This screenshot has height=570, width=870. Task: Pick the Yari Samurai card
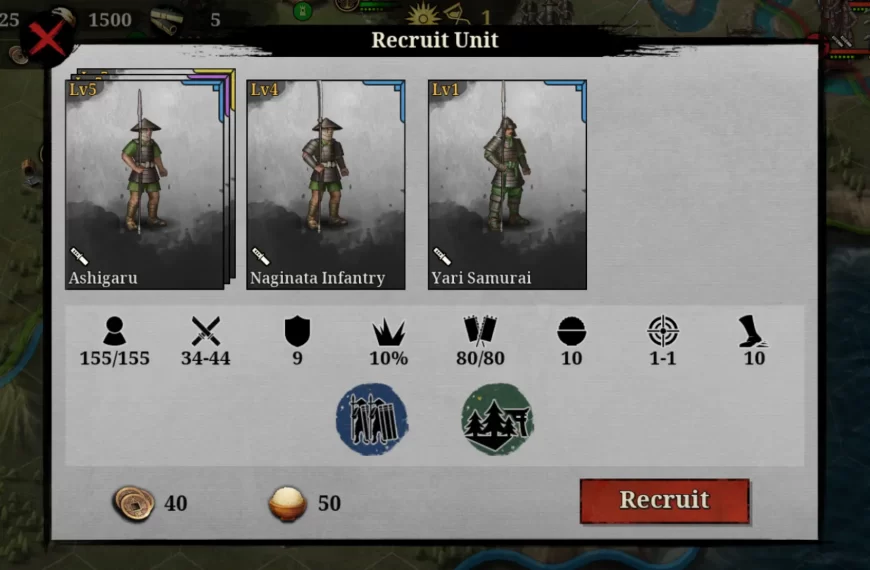[507, 185]
